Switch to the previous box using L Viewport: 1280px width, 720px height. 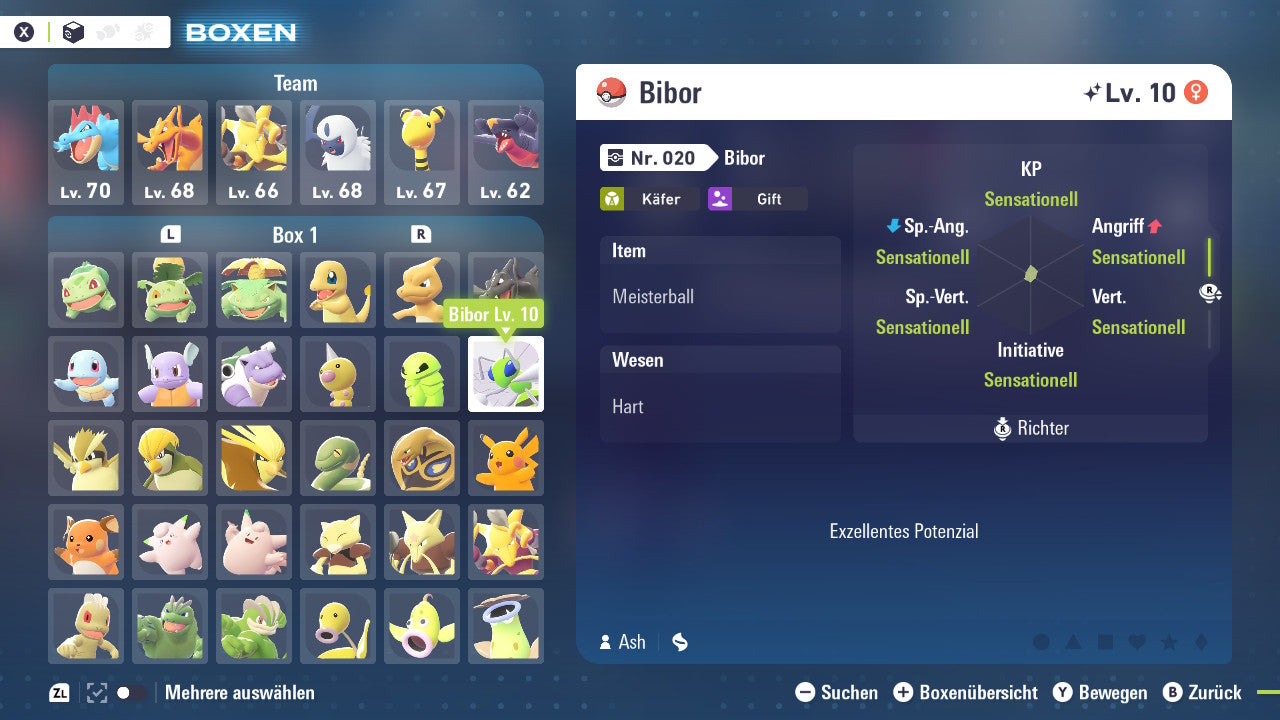[x=170, y=233]
